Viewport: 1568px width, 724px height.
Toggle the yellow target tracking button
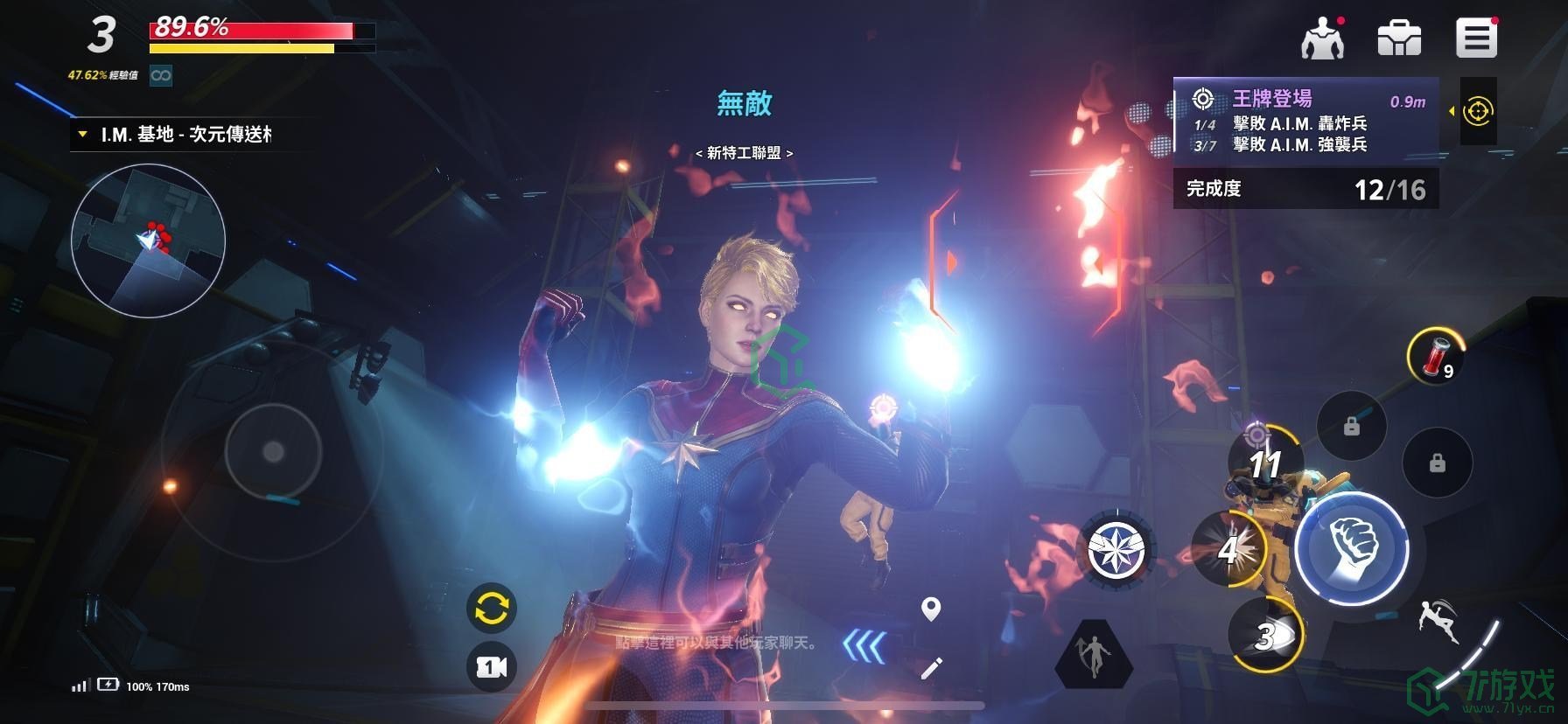point(1478,111)
